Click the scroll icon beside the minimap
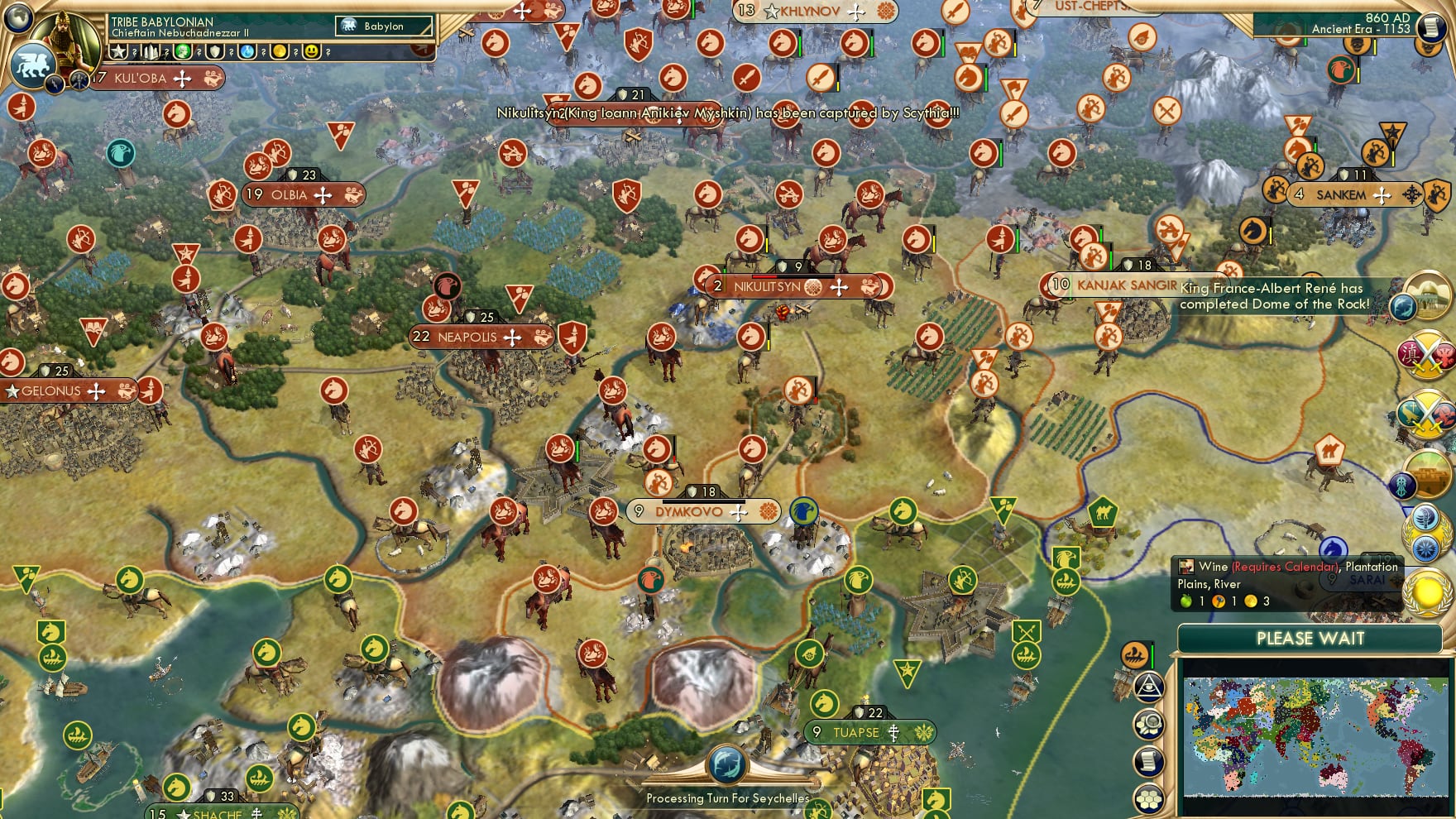 click(1150, 761)
